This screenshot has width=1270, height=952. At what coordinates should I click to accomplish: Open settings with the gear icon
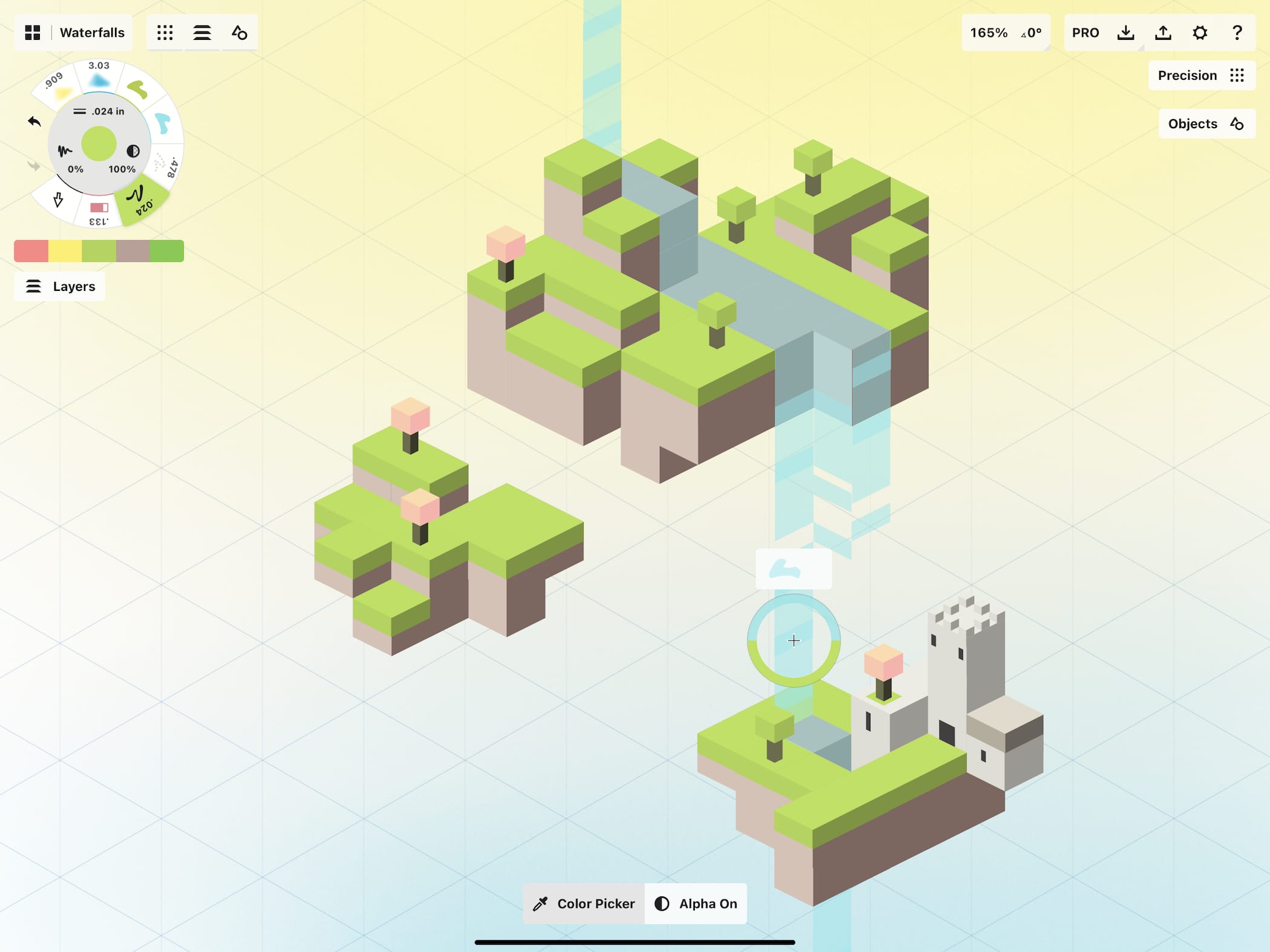1200,33
